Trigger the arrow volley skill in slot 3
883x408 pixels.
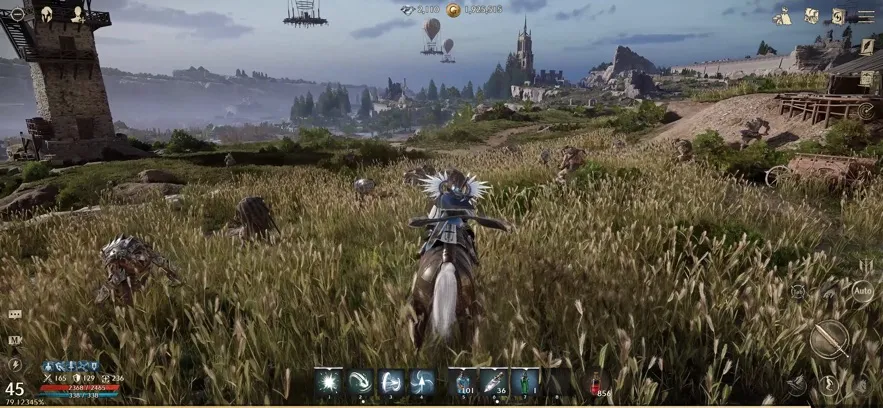coord(392,381)
